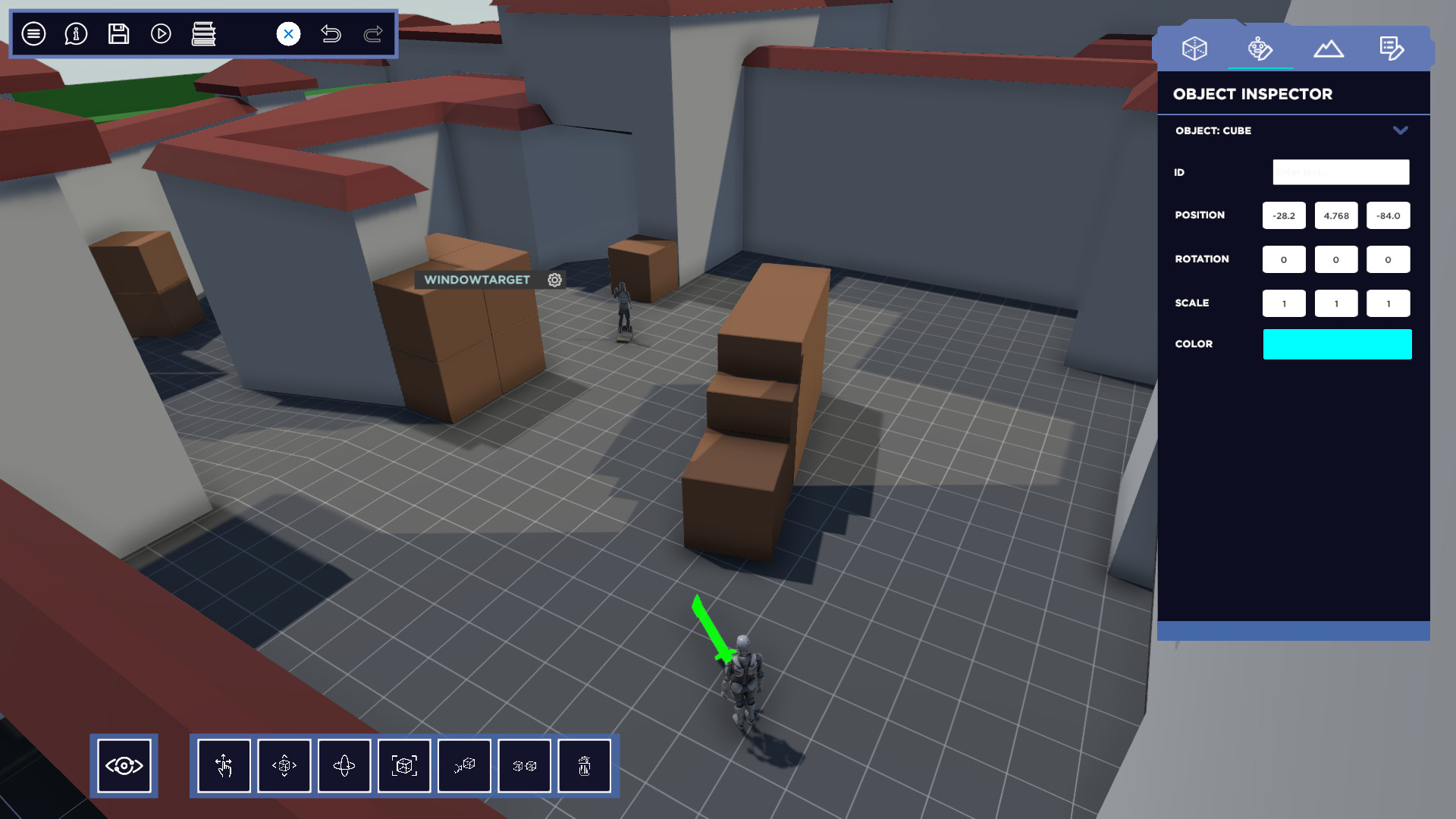The height and width of the screenshot is (819, 1456).
Task: Save the scene with the floppy disk icon
Action: click(x=118, y=34)
